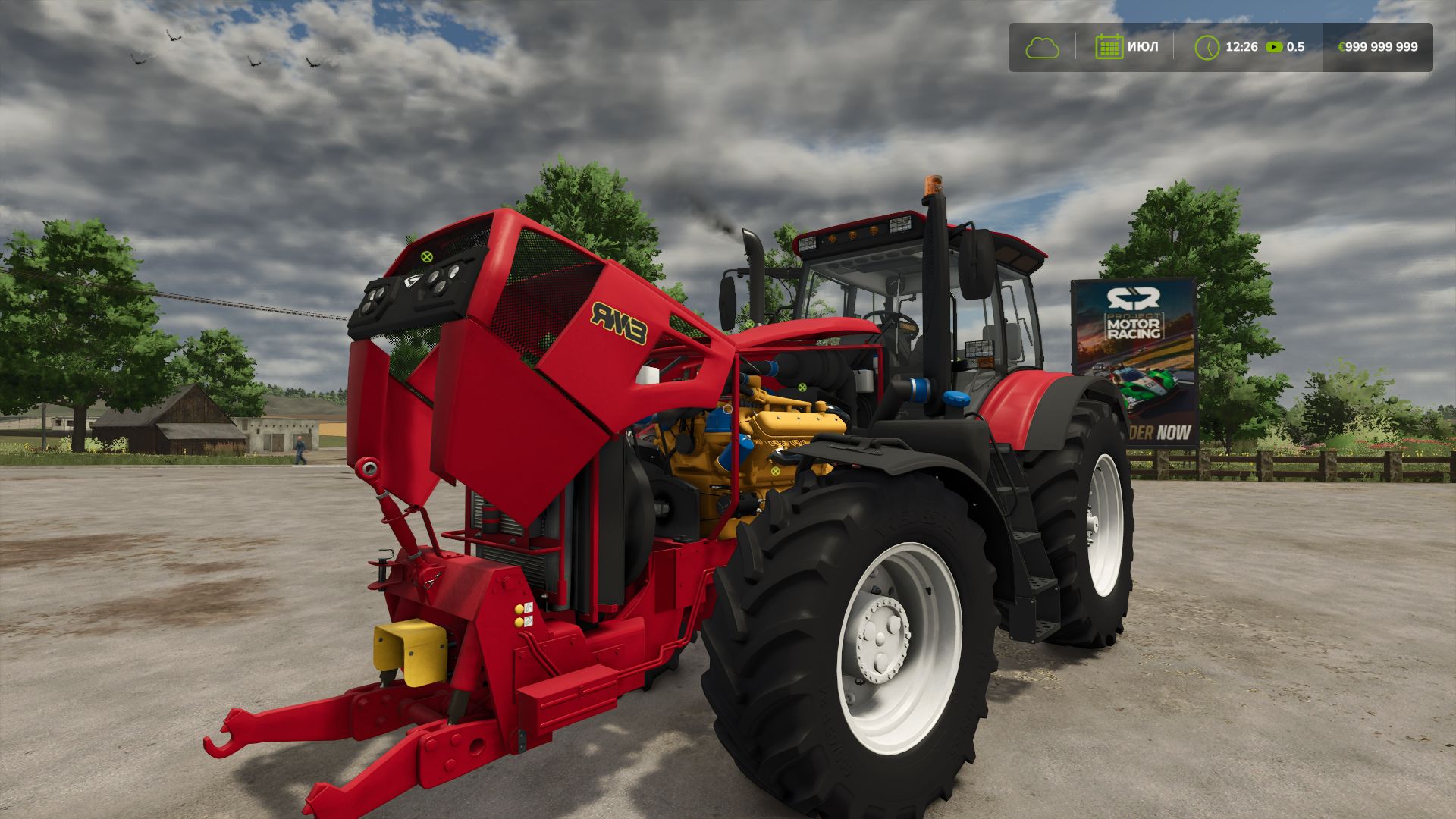Click the green marker on the yellow engine block
The width and height of the screenshot is (1456, 819).
point(774,472)
